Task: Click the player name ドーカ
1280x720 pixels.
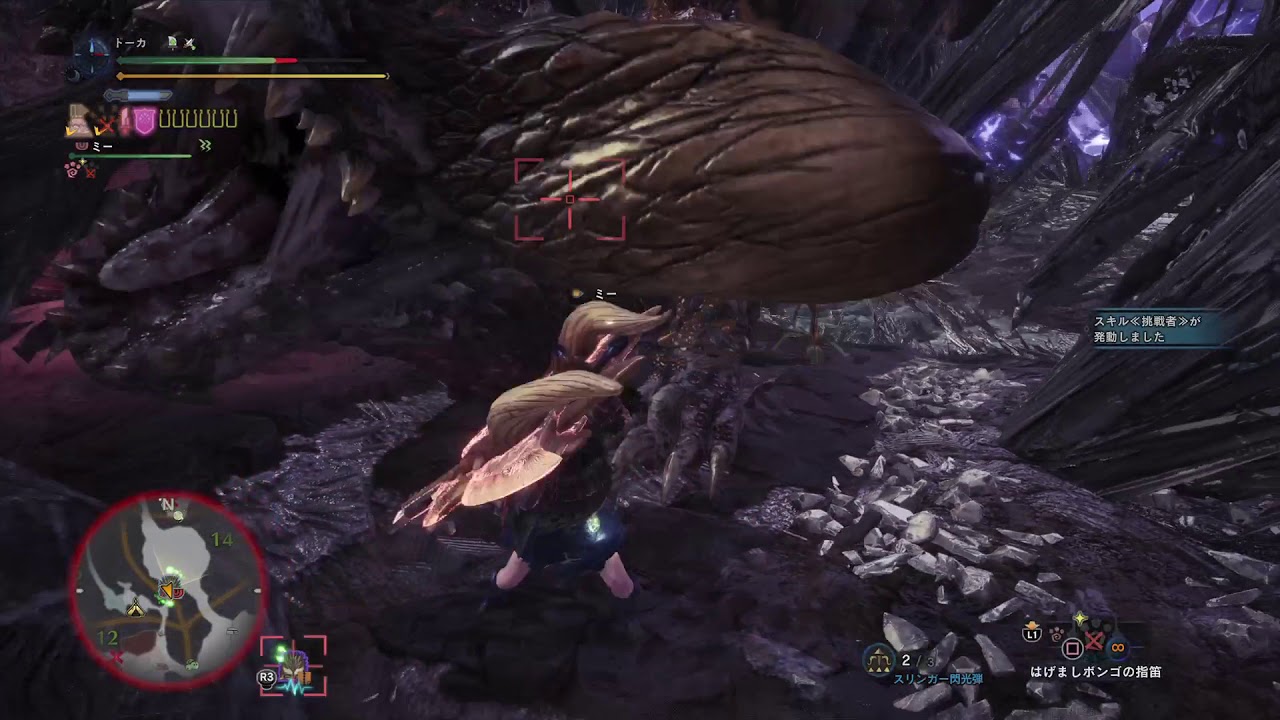Action: click(132, 43)
